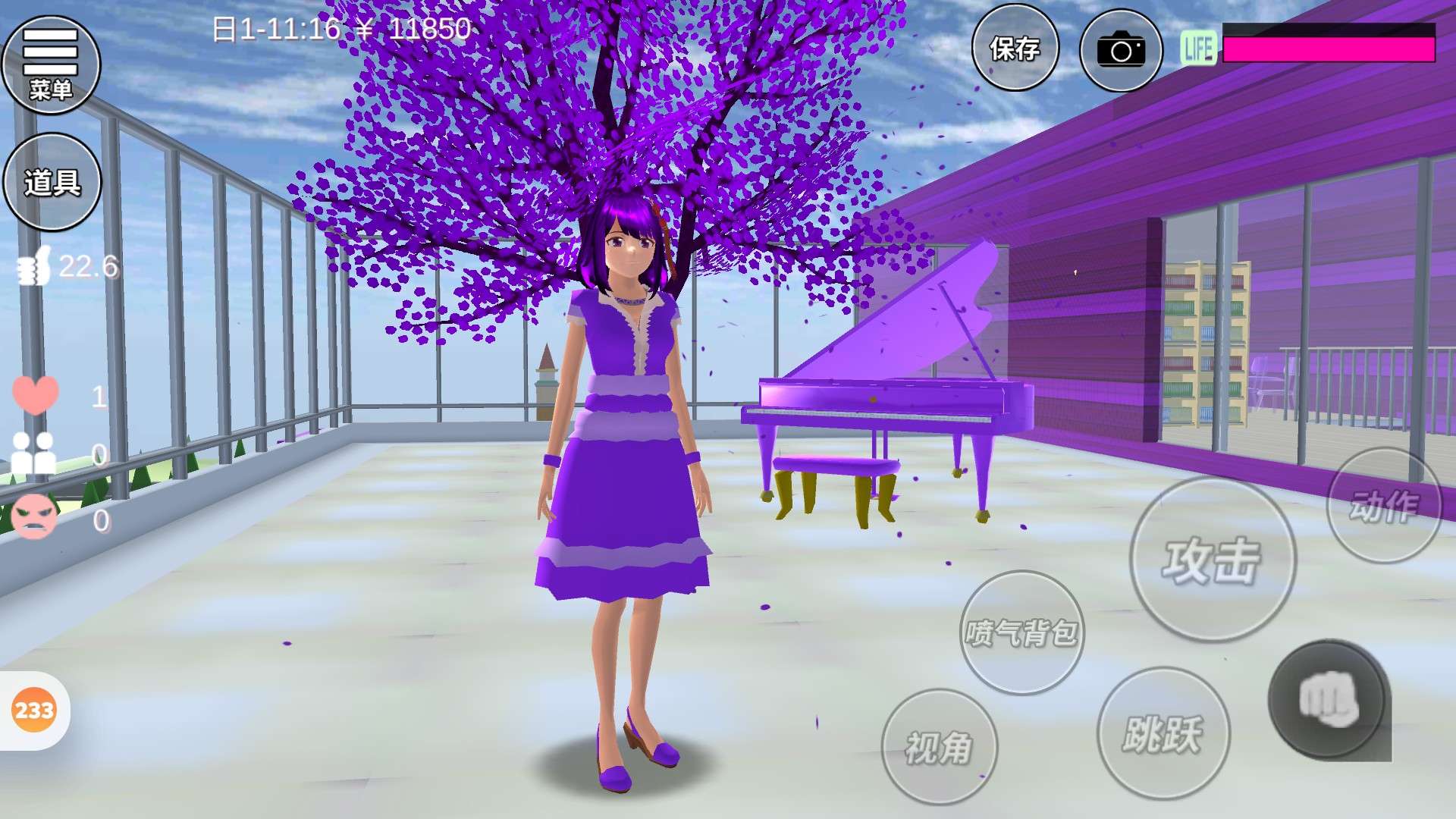Open the 菜单 menu button
This screenshot has width=1456, height=819.
[52, 65]
